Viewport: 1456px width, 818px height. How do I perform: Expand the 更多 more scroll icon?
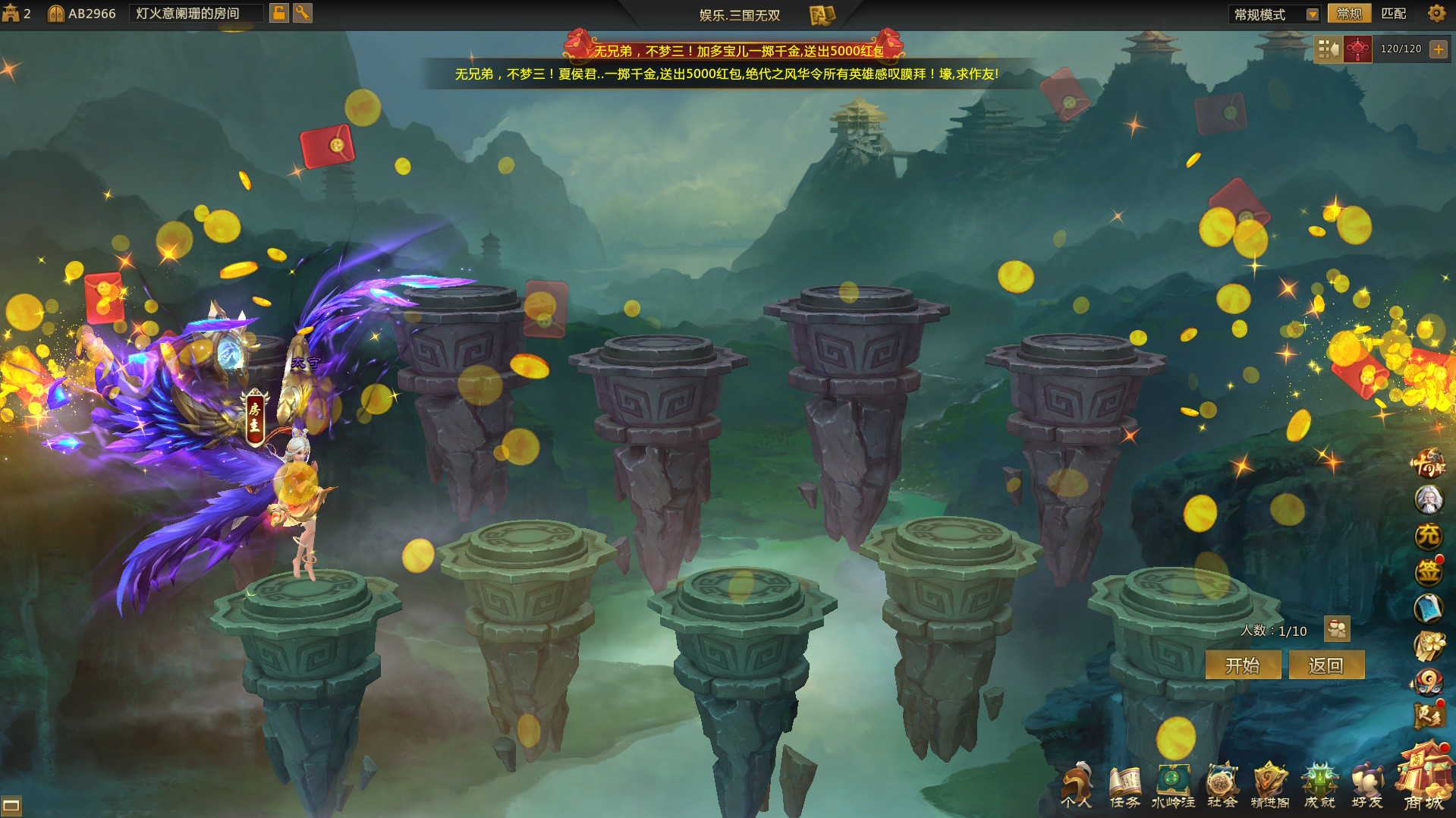(x=1428, y=715)
